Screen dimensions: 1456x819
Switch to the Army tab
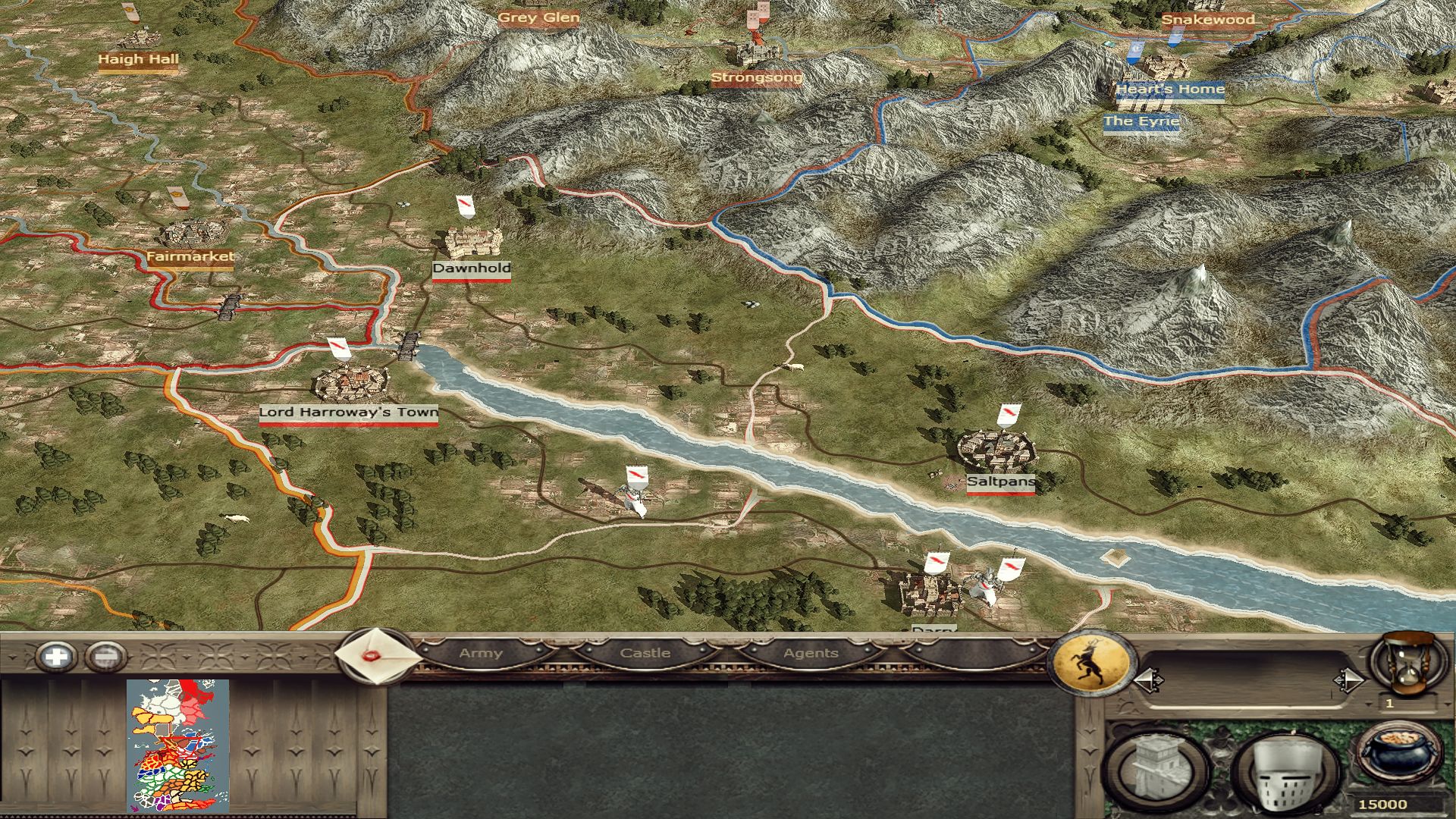(481, 653)
